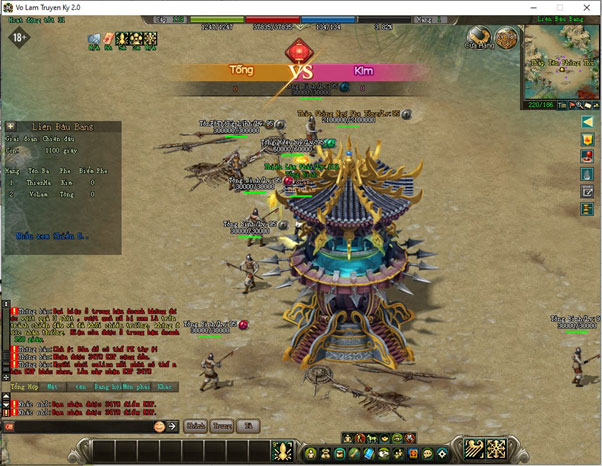Open the Cửa Hàng shop icon
Image resolution: width=602 pixels, height=466 pixels.
point(481,38)
